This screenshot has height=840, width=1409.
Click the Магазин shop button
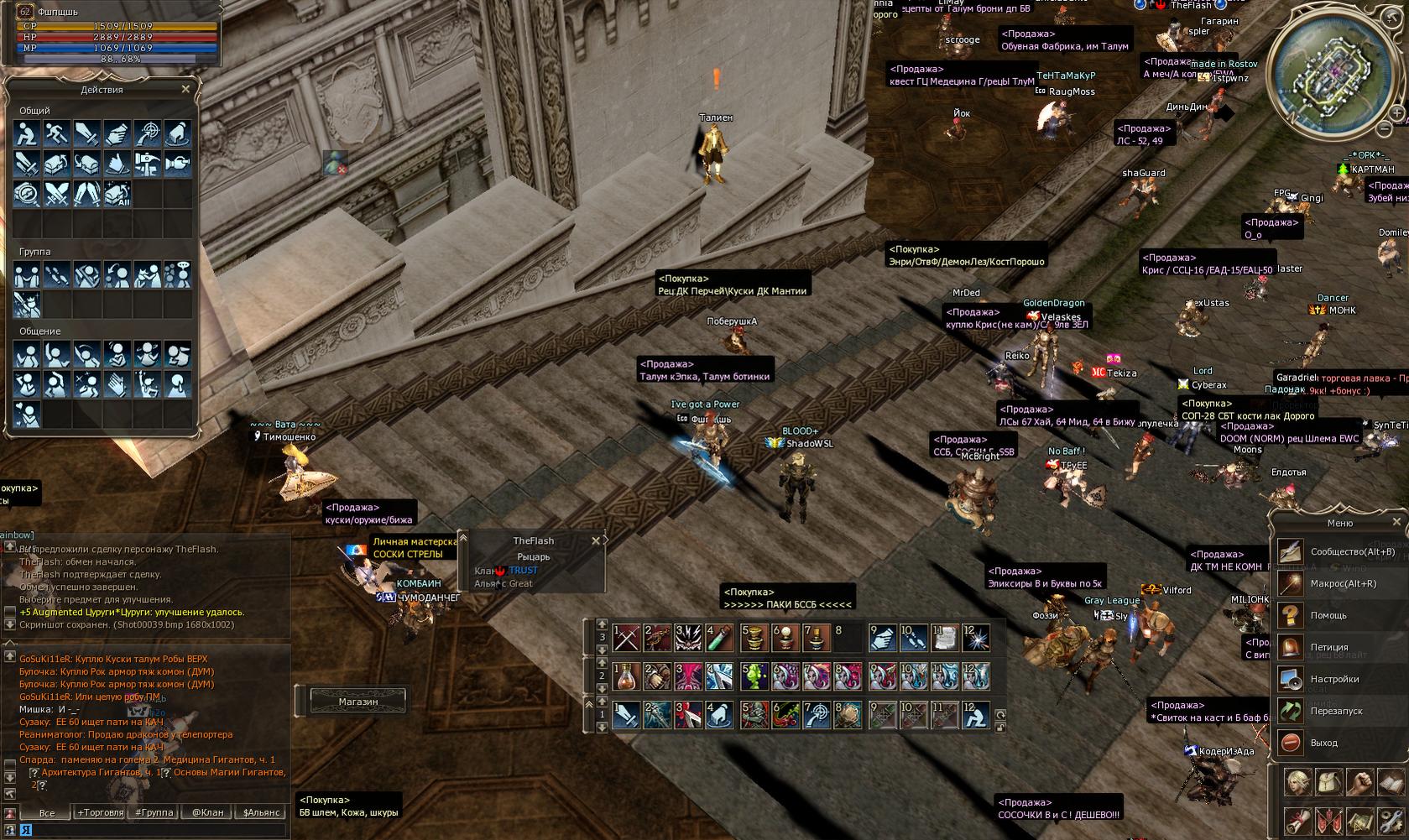point(358,702)
